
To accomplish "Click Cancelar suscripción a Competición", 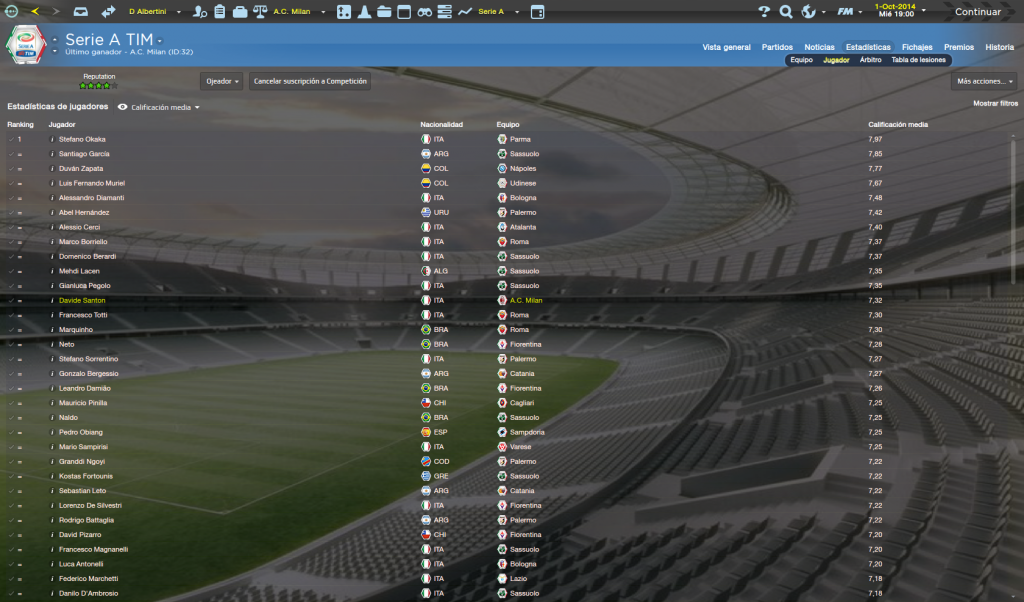I will [310, 81].
